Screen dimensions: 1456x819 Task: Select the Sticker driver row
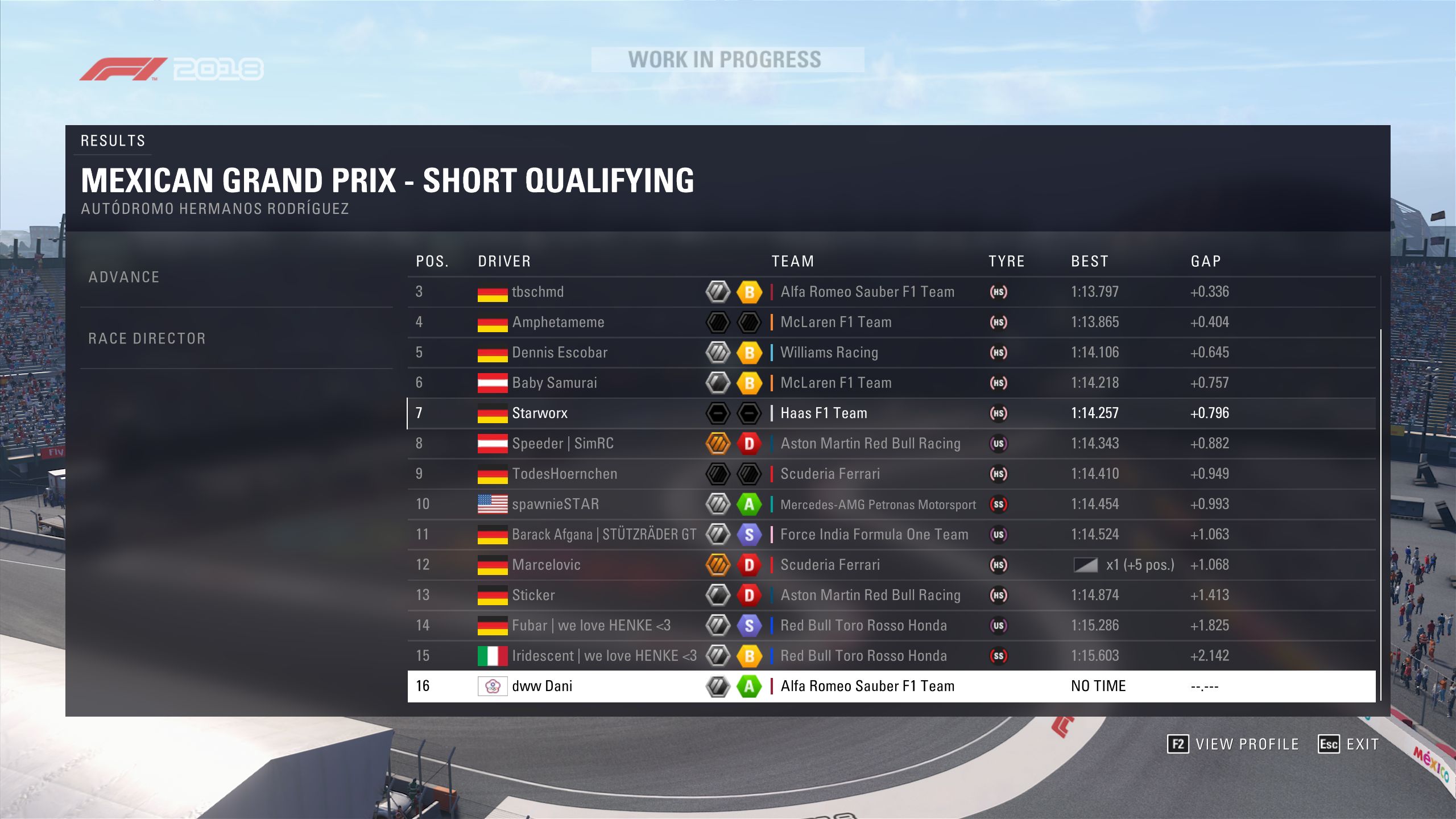click(533, 595)
